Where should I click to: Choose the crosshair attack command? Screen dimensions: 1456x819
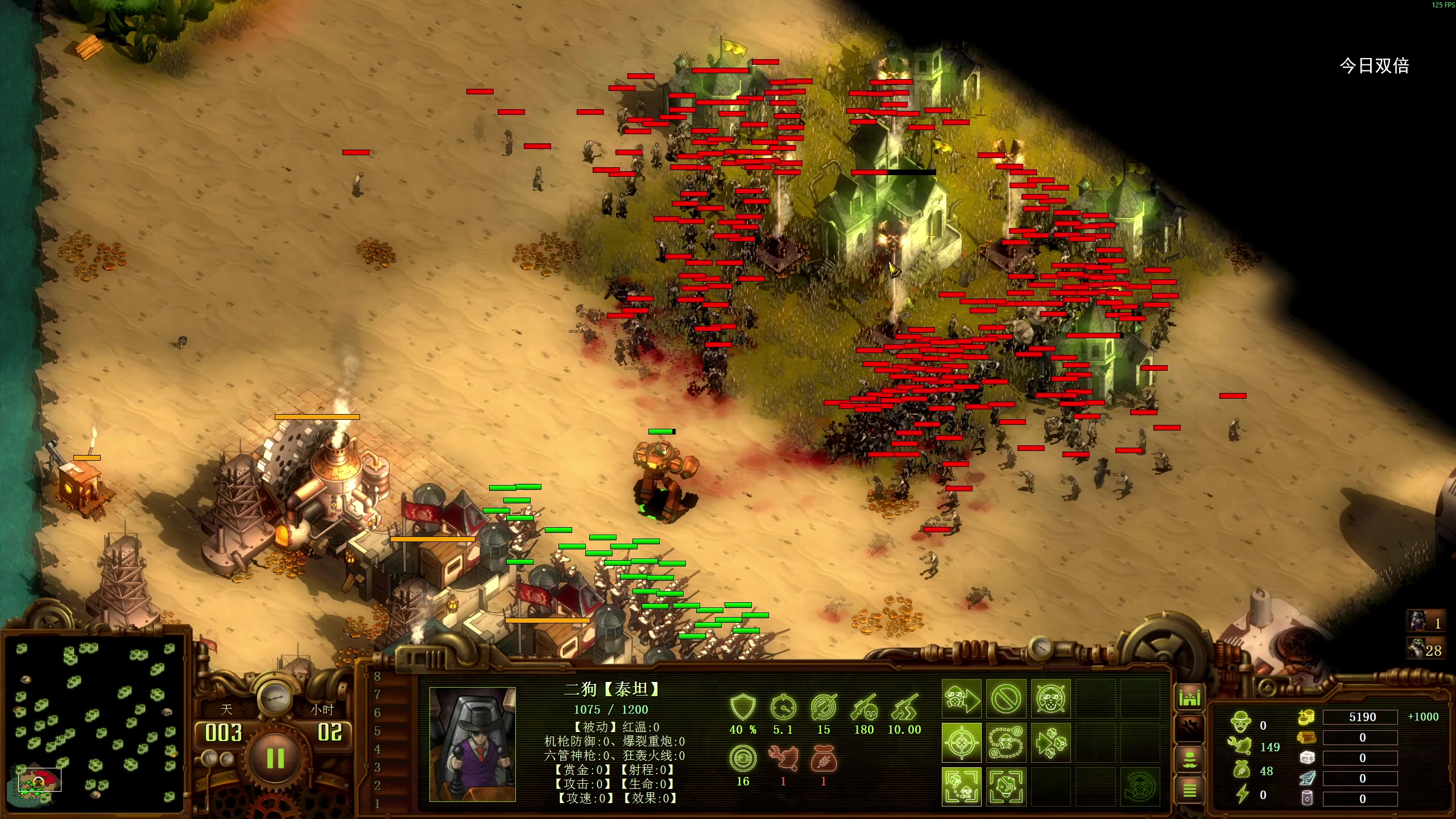click(961, 743)
